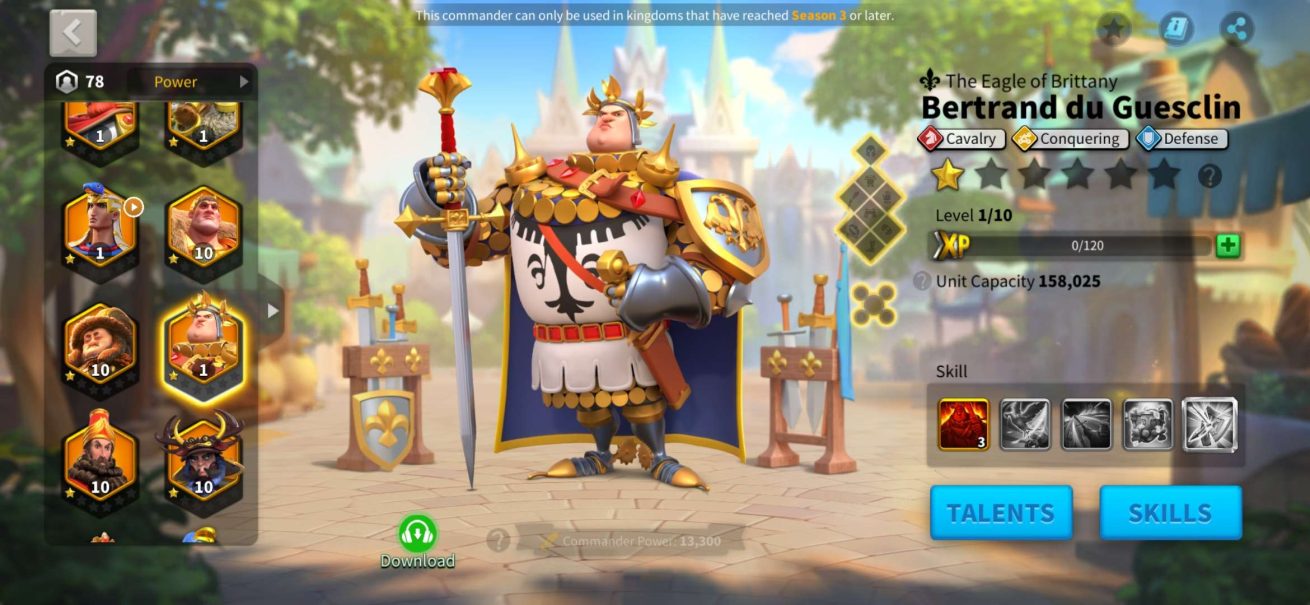
Task: Open the TALENTS screen
Action: point(1001,513)
